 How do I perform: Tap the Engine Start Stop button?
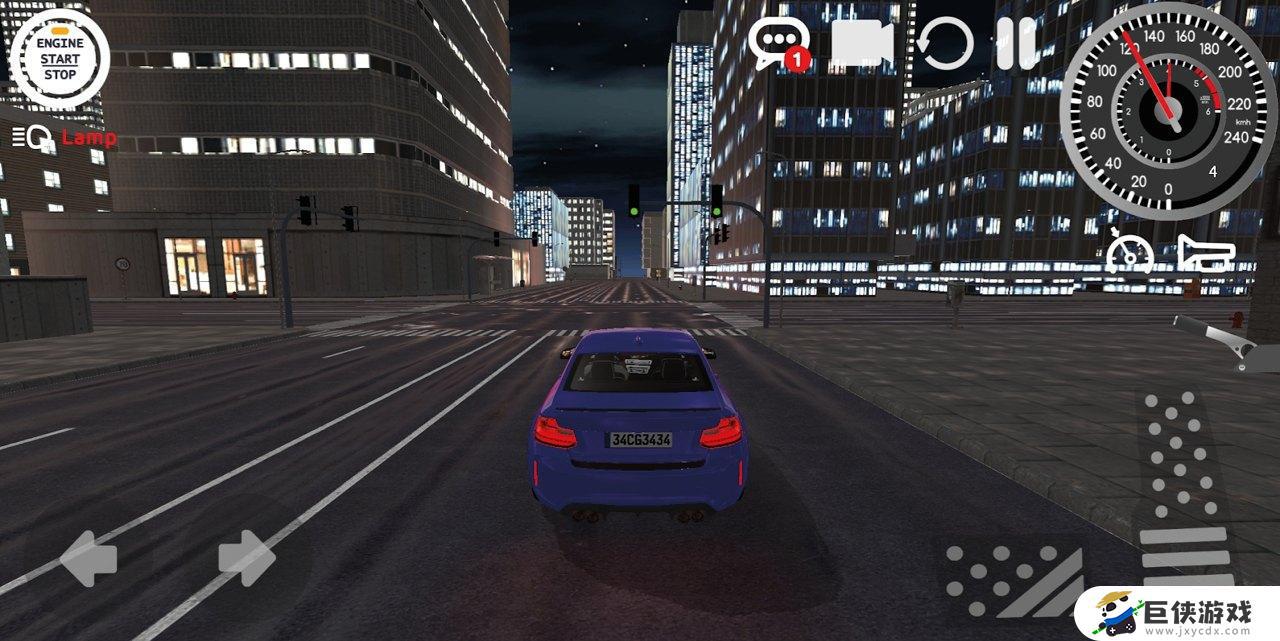[x=59, y=59]
